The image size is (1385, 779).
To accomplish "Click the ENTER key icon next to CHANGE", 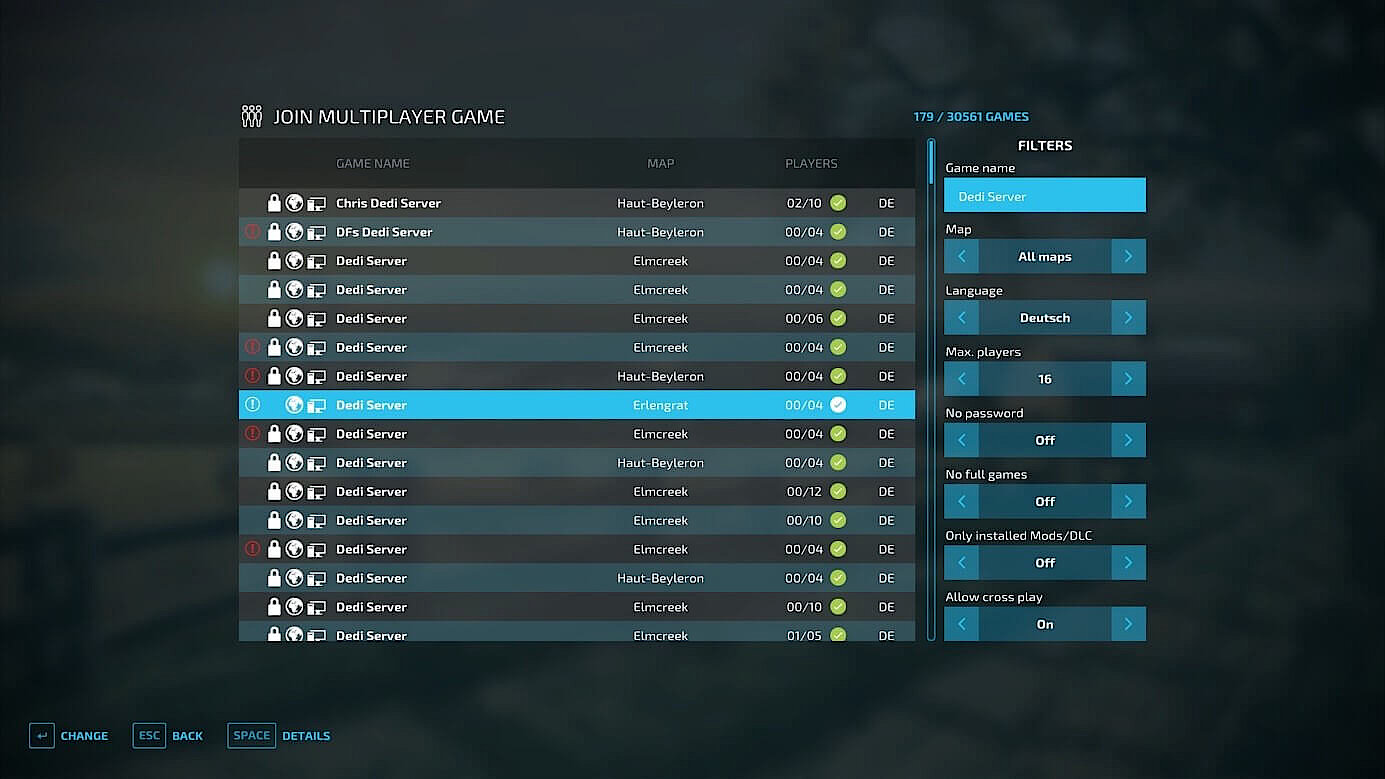I will click(x=41, y=735).
